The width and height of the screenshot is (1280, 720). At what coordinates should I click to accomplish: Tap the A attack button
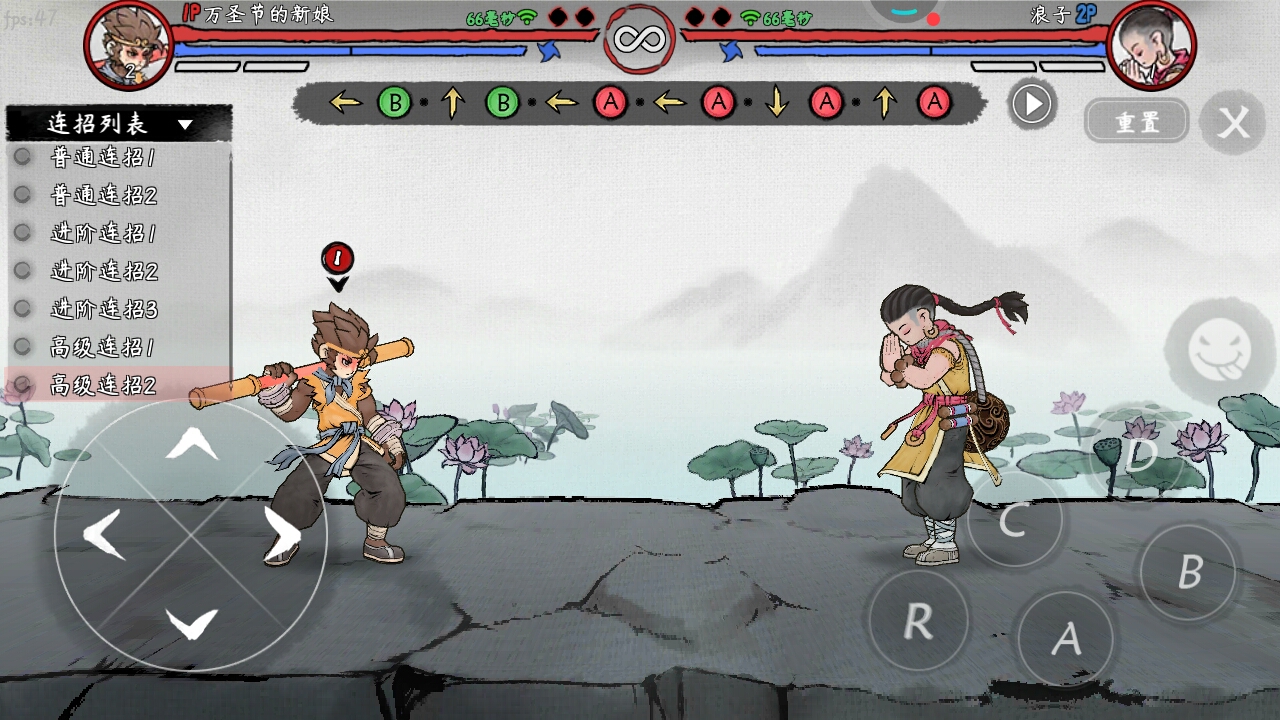[1066, 638]
